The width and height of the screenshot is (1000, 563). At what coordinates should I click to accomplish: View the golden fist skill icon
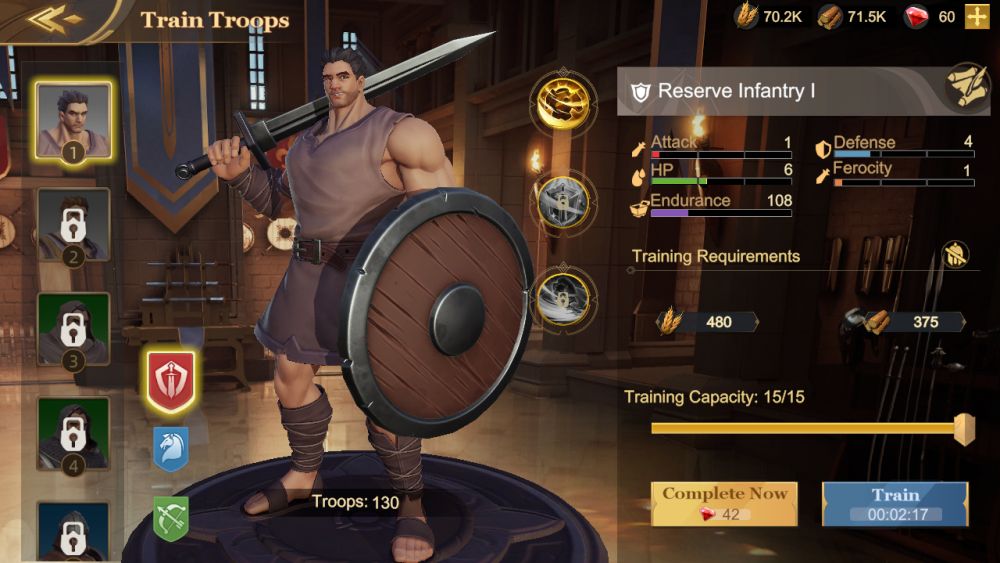coord(564,101)
